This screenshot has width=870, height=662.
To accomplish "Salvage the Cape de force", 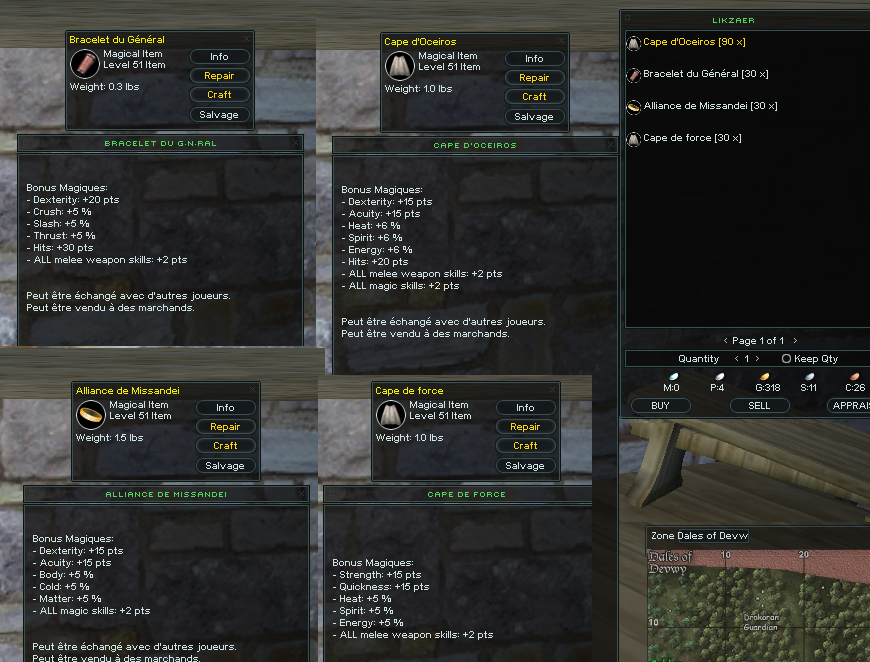I will (x=525, y=465).
